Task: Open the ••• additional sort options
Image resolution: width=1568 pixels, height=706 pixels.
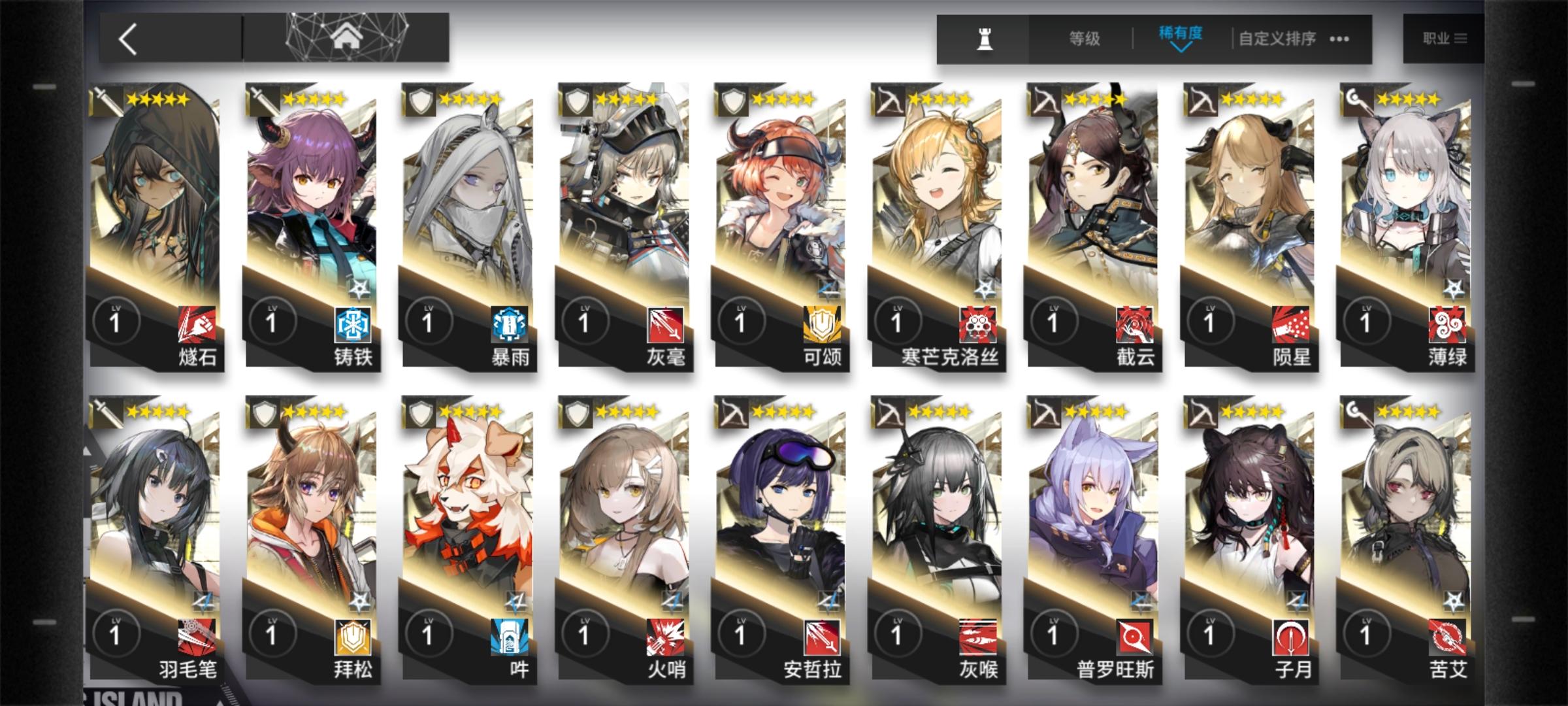Action: click(1338, 39)
